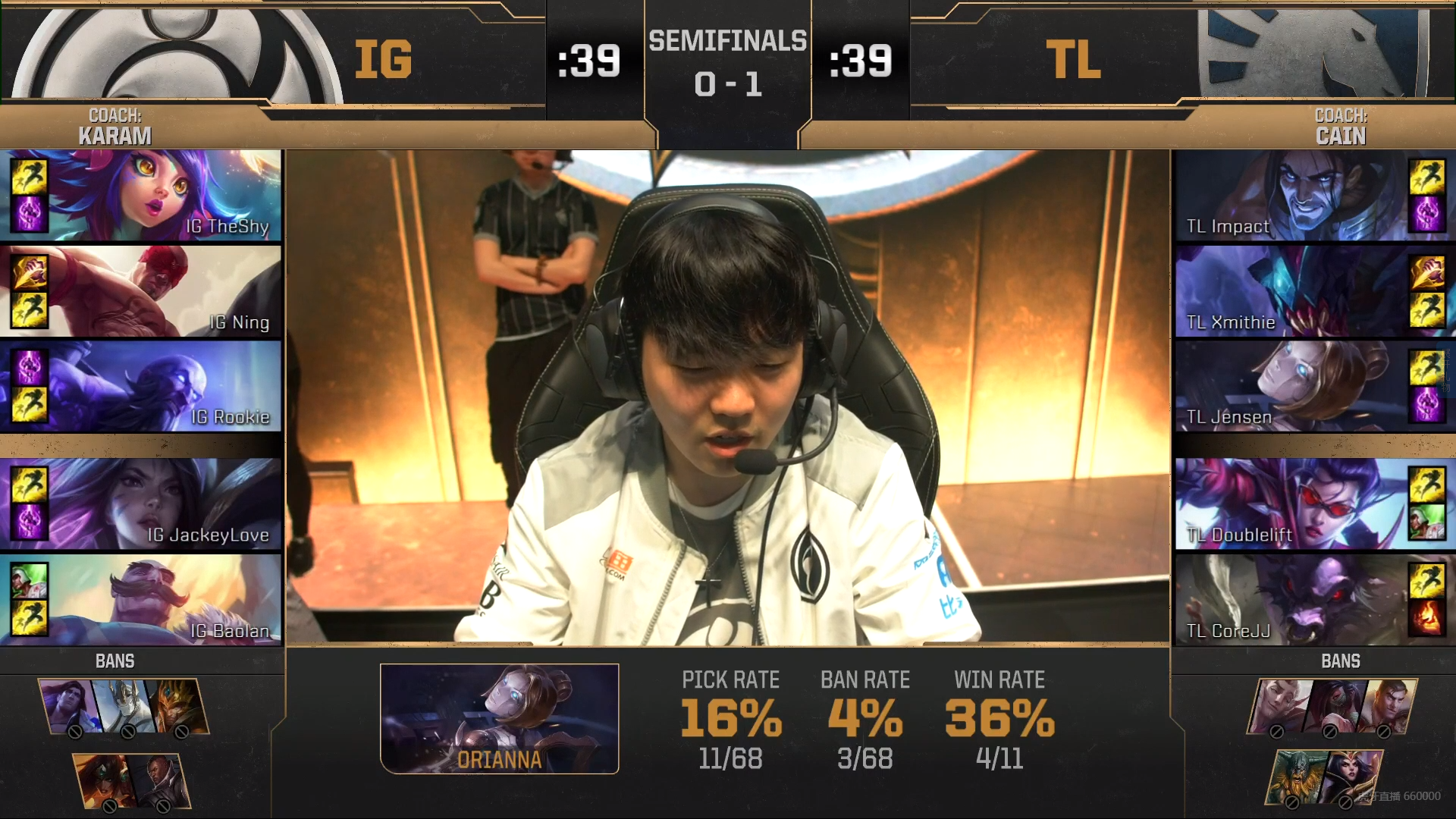Click Baolan's green summoner spell icon
The image size is (1456, 819).
click(29, 581)
